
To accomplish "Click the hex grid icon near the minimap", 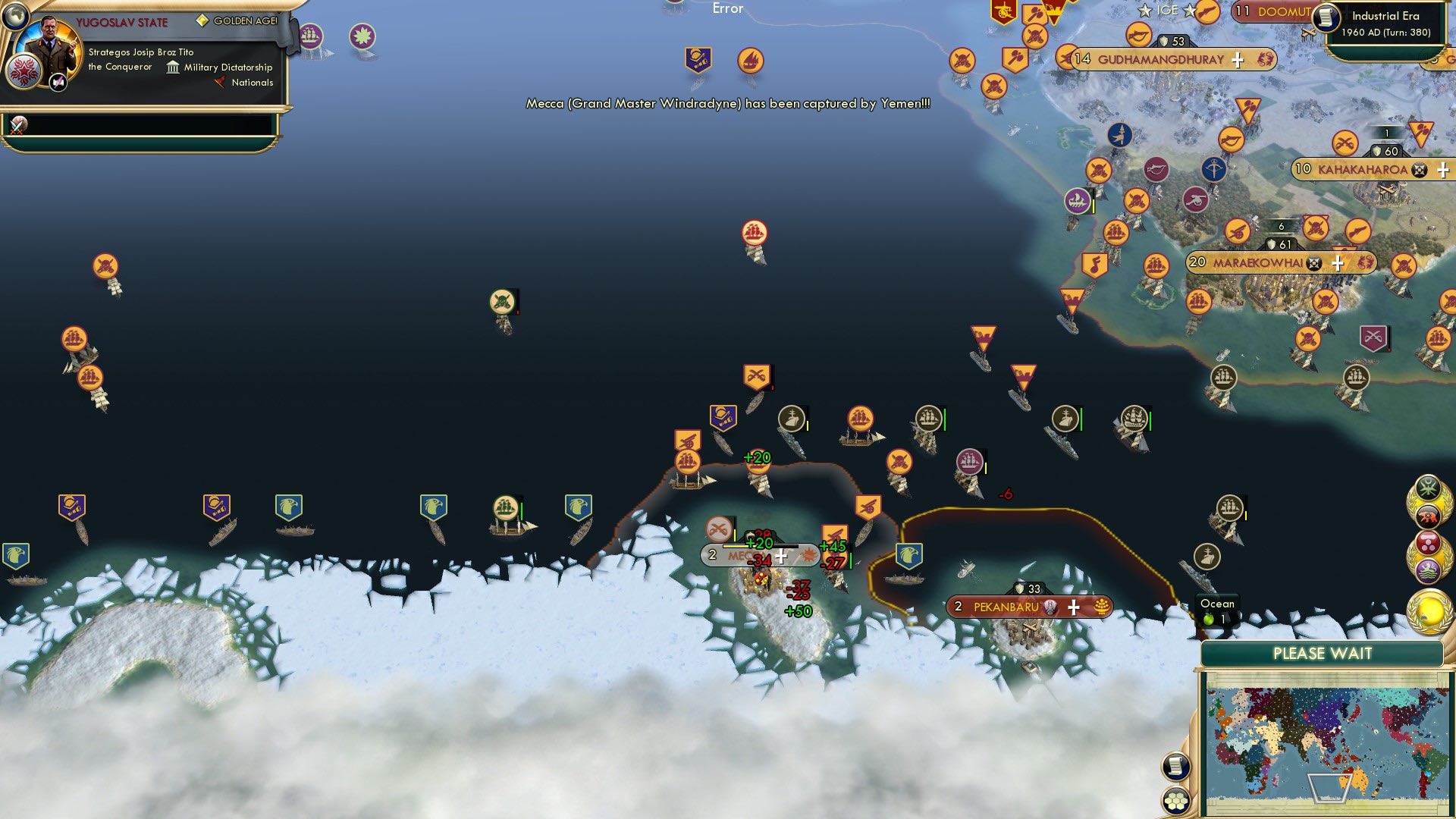I will tap(1176, 802).
